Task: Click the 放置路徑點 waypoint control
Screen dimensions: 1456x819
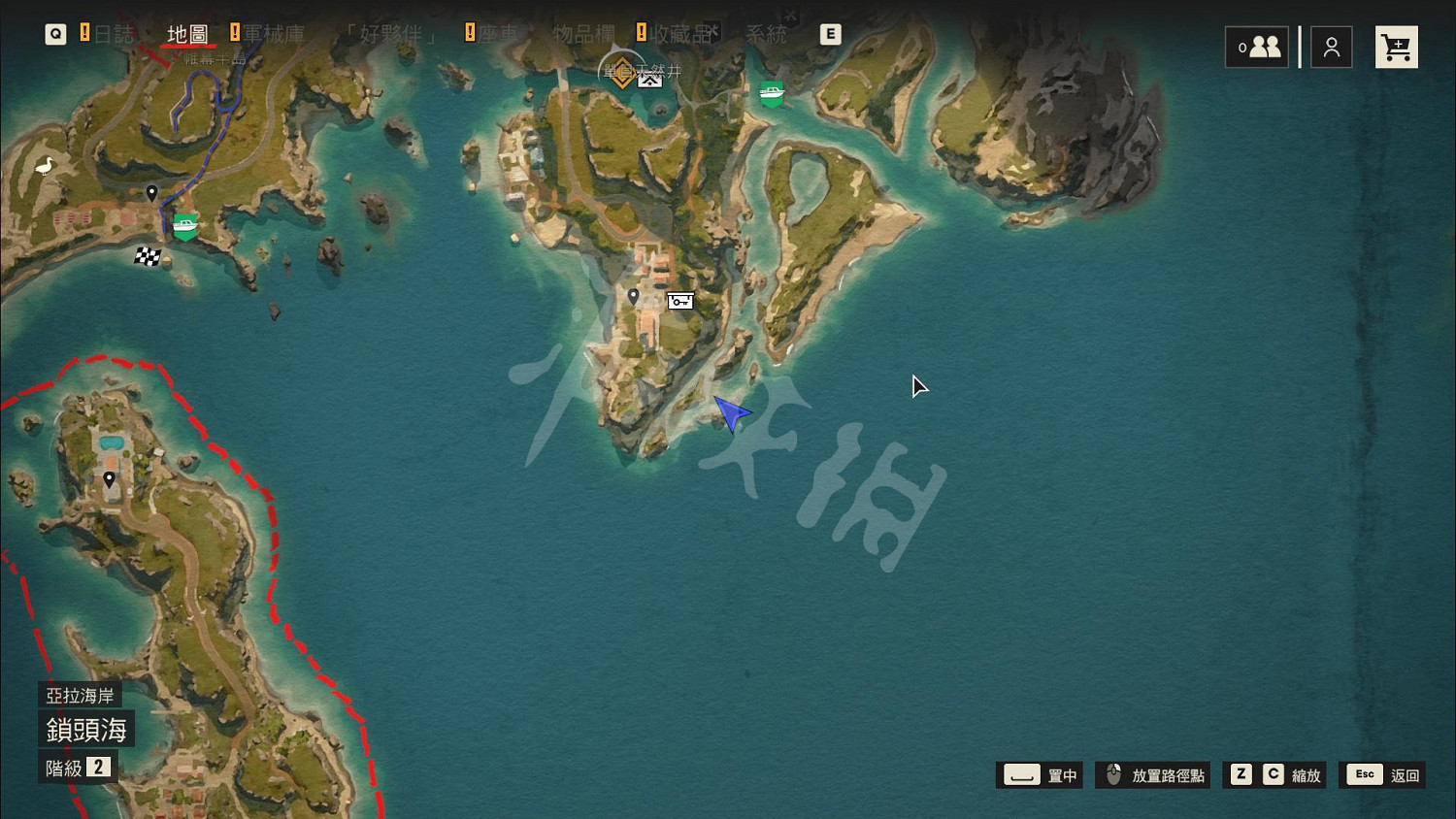Action: (x=1154, y=774)
